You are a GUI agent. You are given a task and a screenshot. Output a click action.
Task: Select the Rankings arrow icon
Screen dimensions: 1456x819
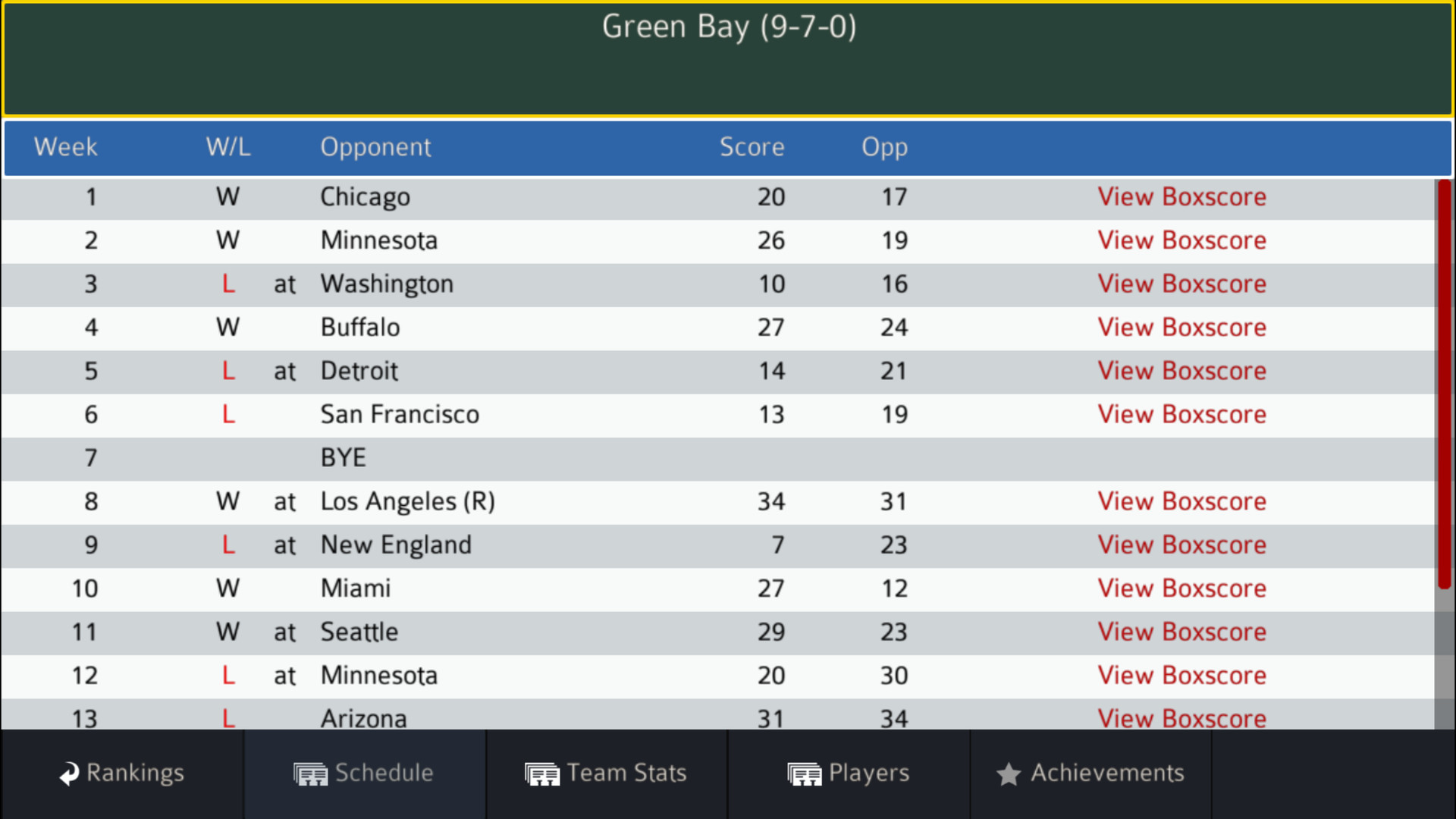pyautogui.click(x=68, y=773)
